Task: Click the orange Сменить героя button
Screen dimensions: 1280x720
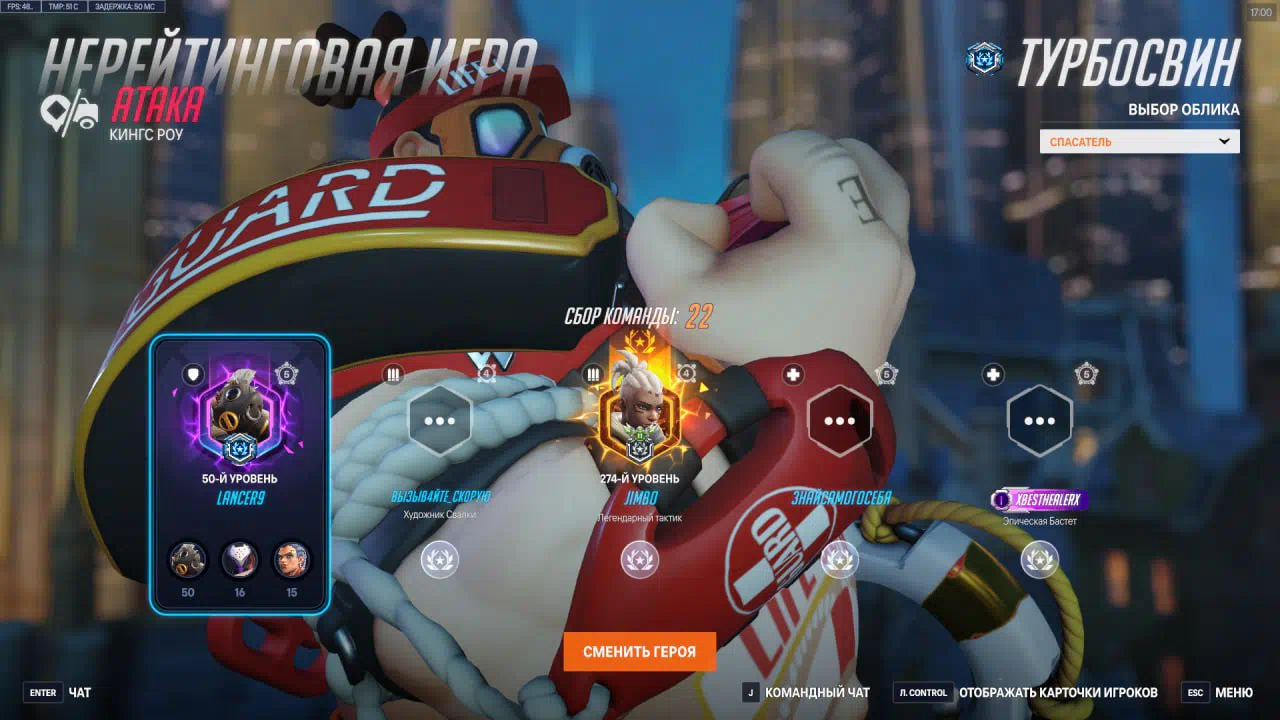Action: click(x=639, y=651)
